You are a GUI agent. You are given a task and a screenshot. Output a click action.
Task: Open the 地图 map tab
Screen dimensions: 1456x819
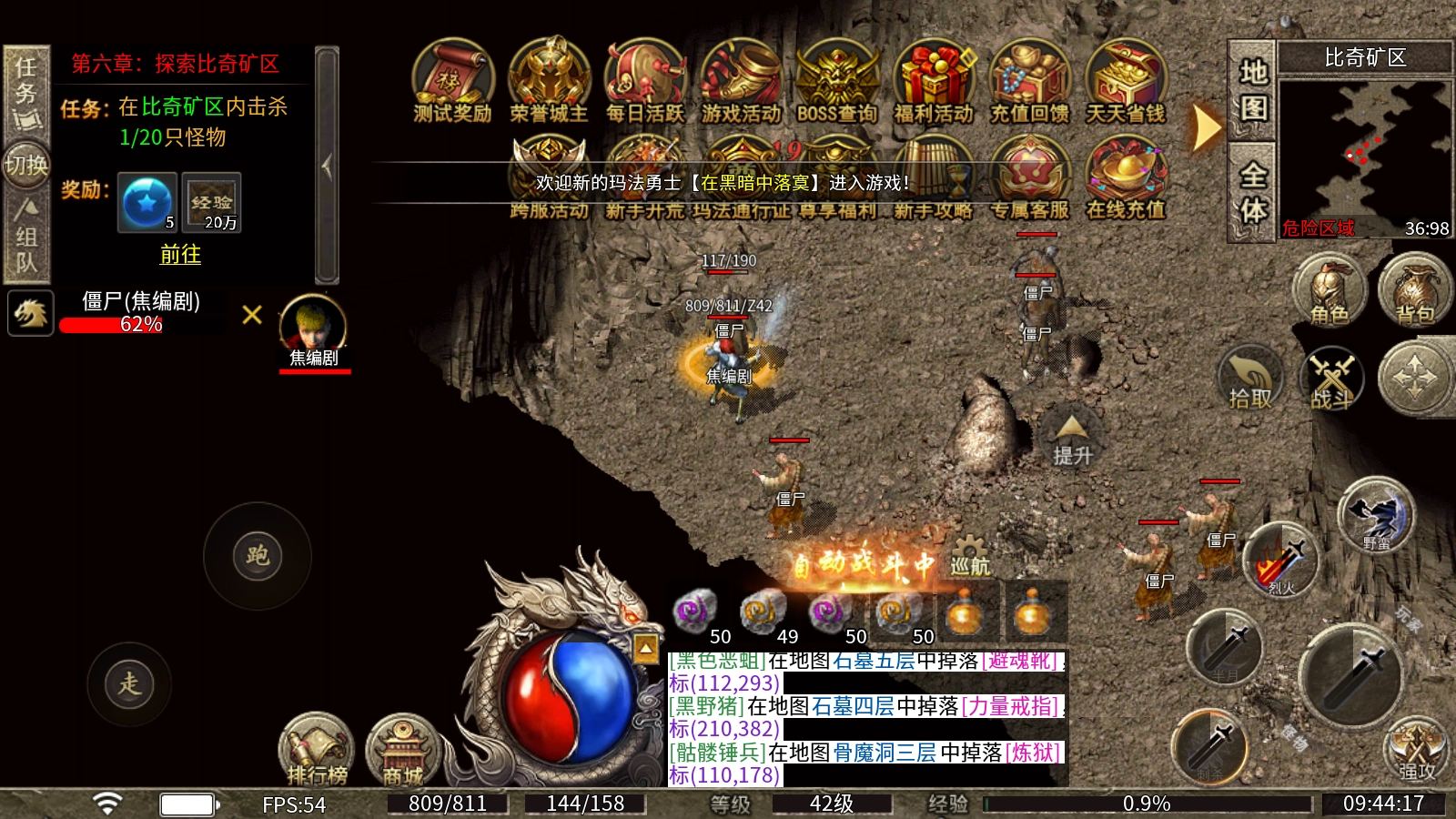[1253, 89]
